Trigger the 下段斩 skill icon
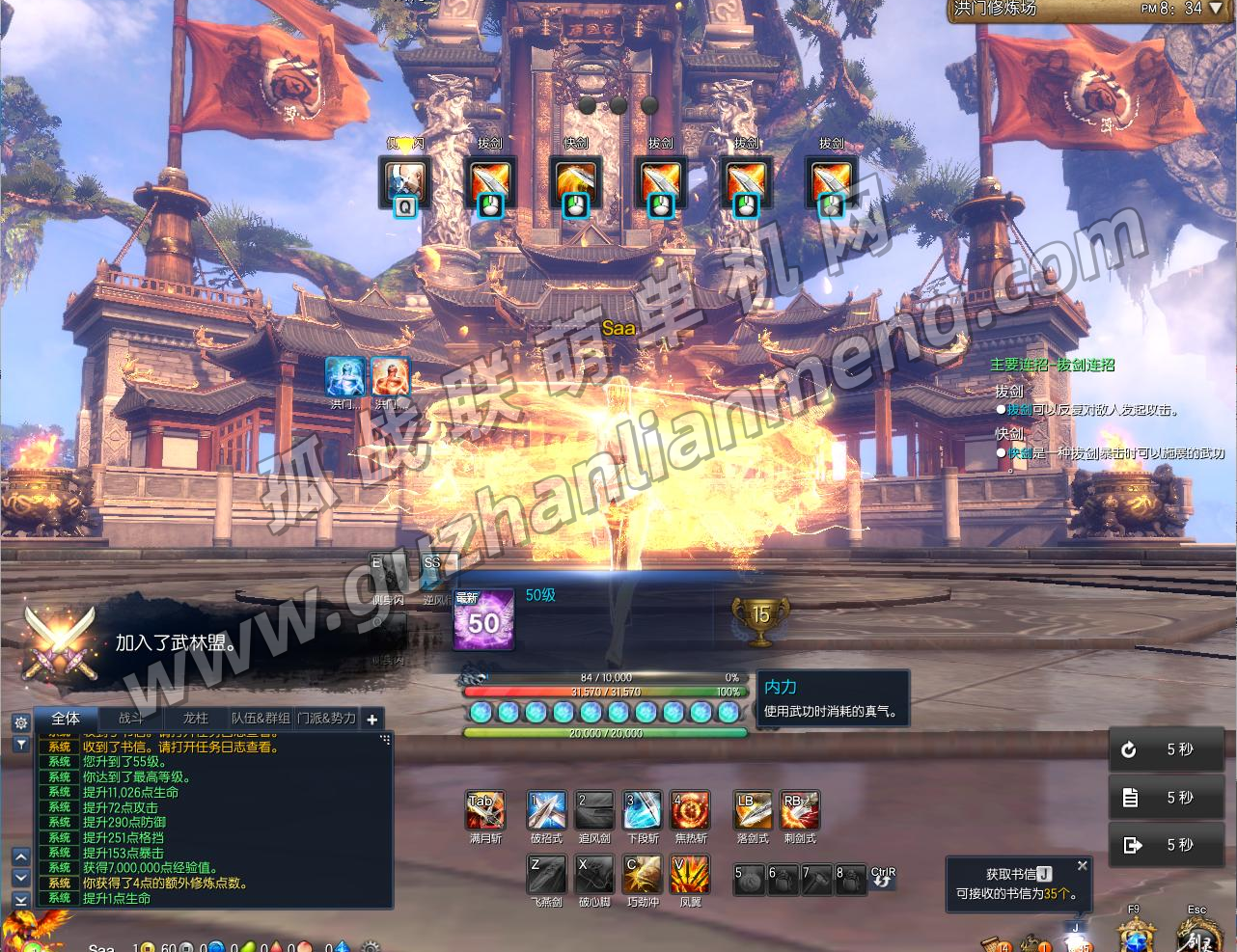The width and height of the screenshot is (1237, 952). (643, 811)
